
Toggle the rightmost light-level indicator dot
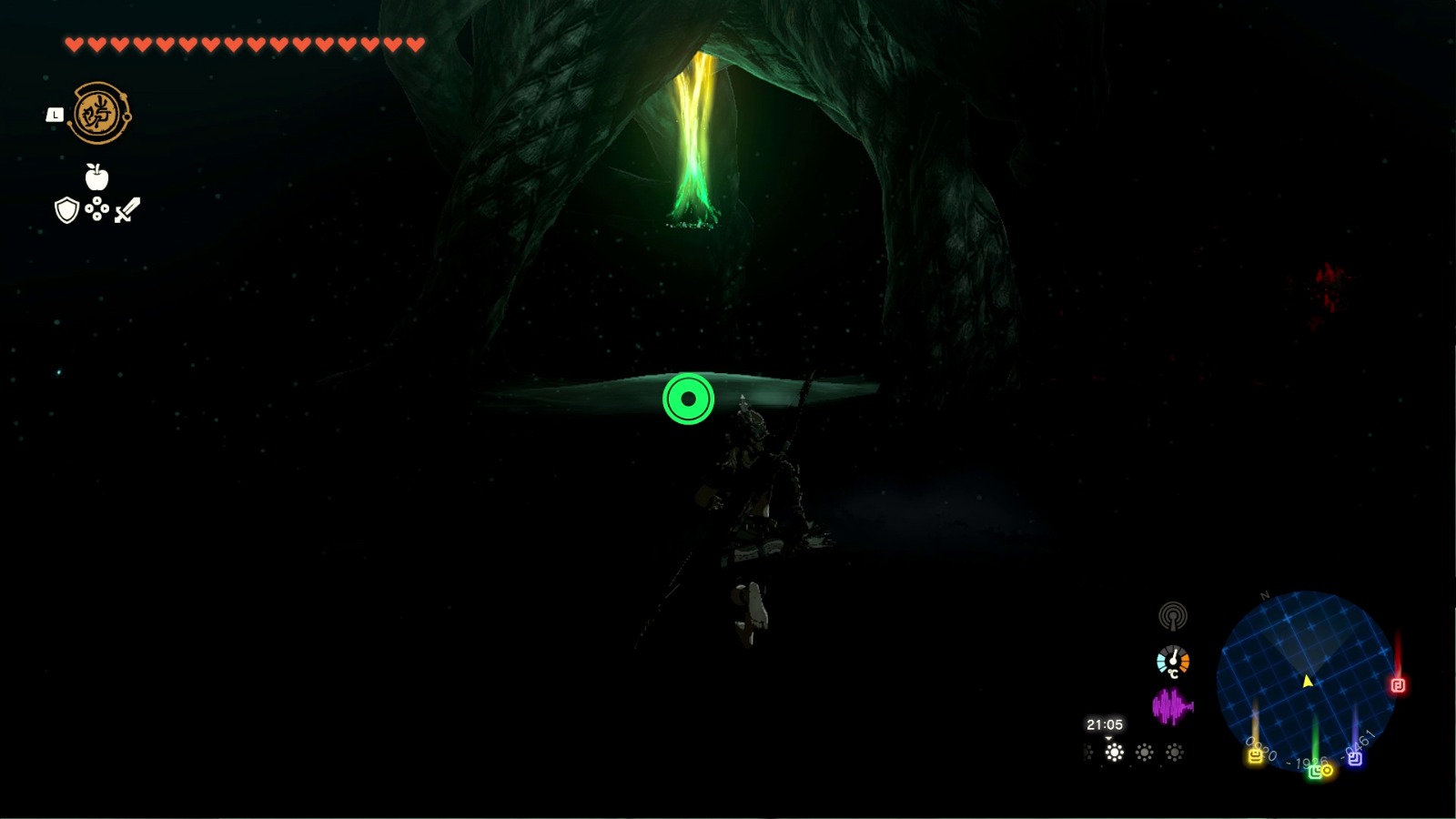[1175, 750]
